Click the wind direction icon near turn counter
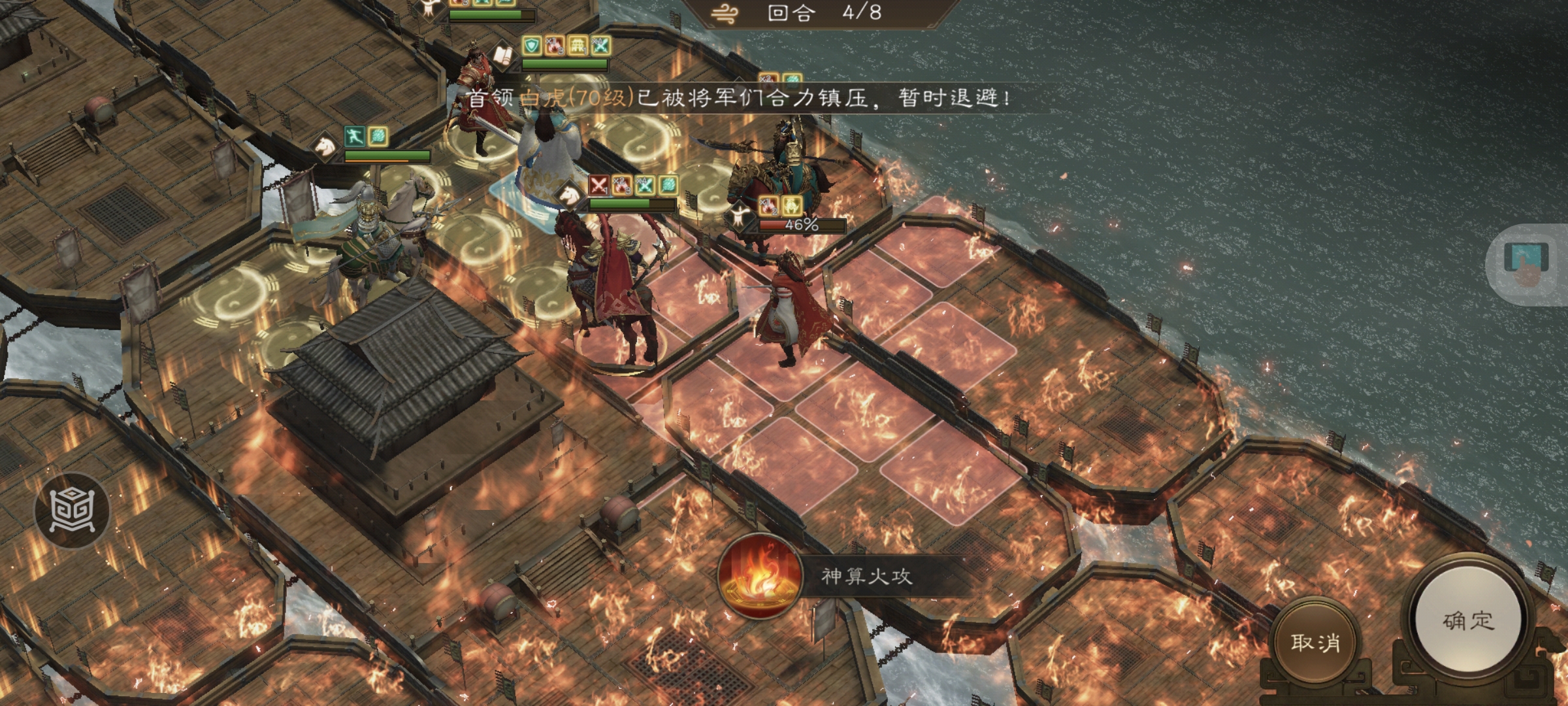 (x=724, y=12)
